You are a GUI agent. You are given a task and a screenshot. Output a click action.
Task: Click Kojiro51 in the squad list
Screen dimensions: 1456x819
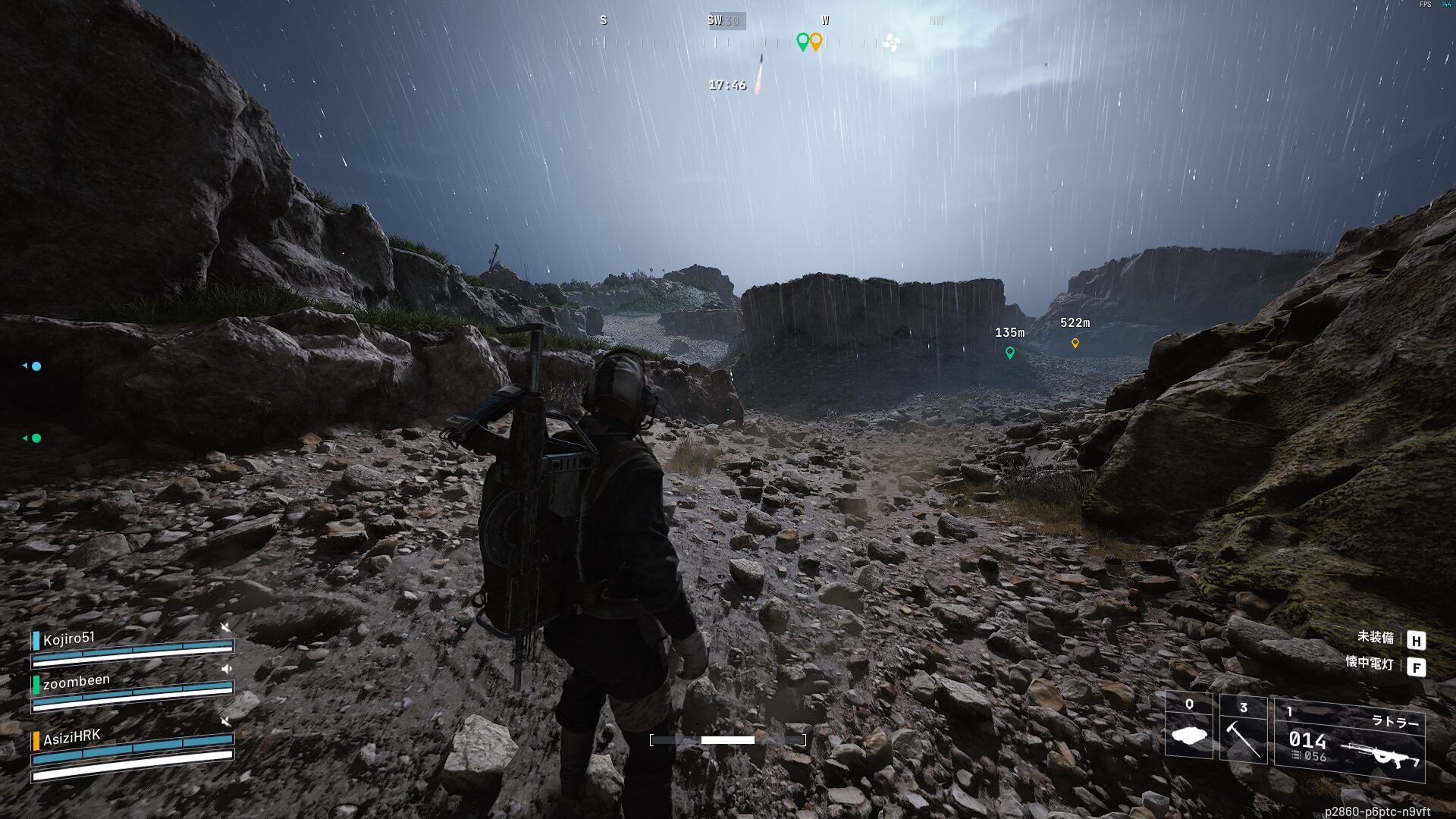[69, 639]
